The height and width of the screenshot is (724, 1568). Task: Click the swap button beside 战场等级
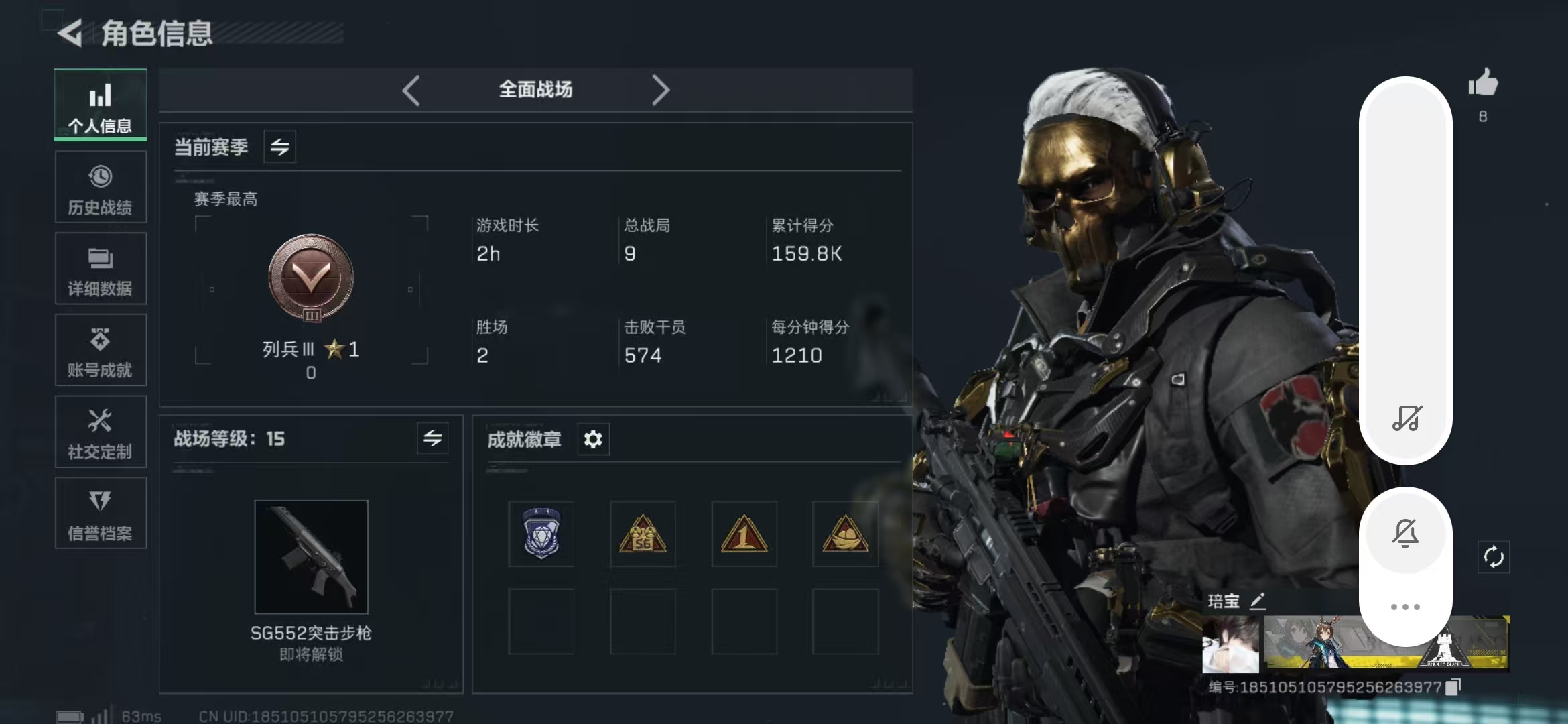click(432, 438)
